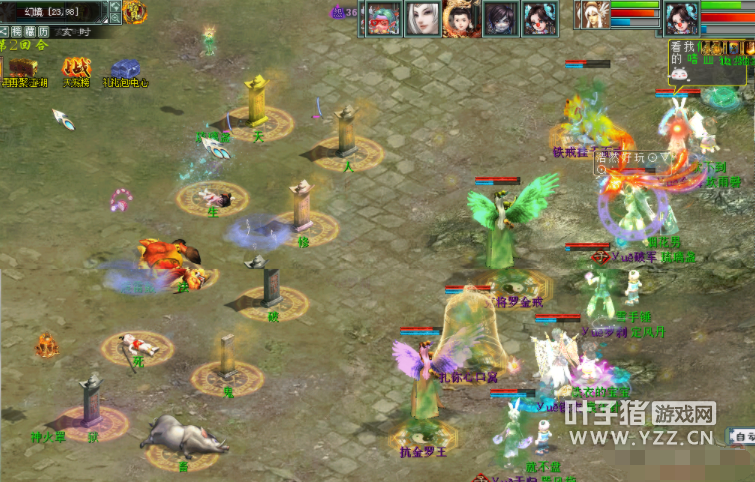
Task: Open the flaming ranking board icon
Action: coord(76,68)
